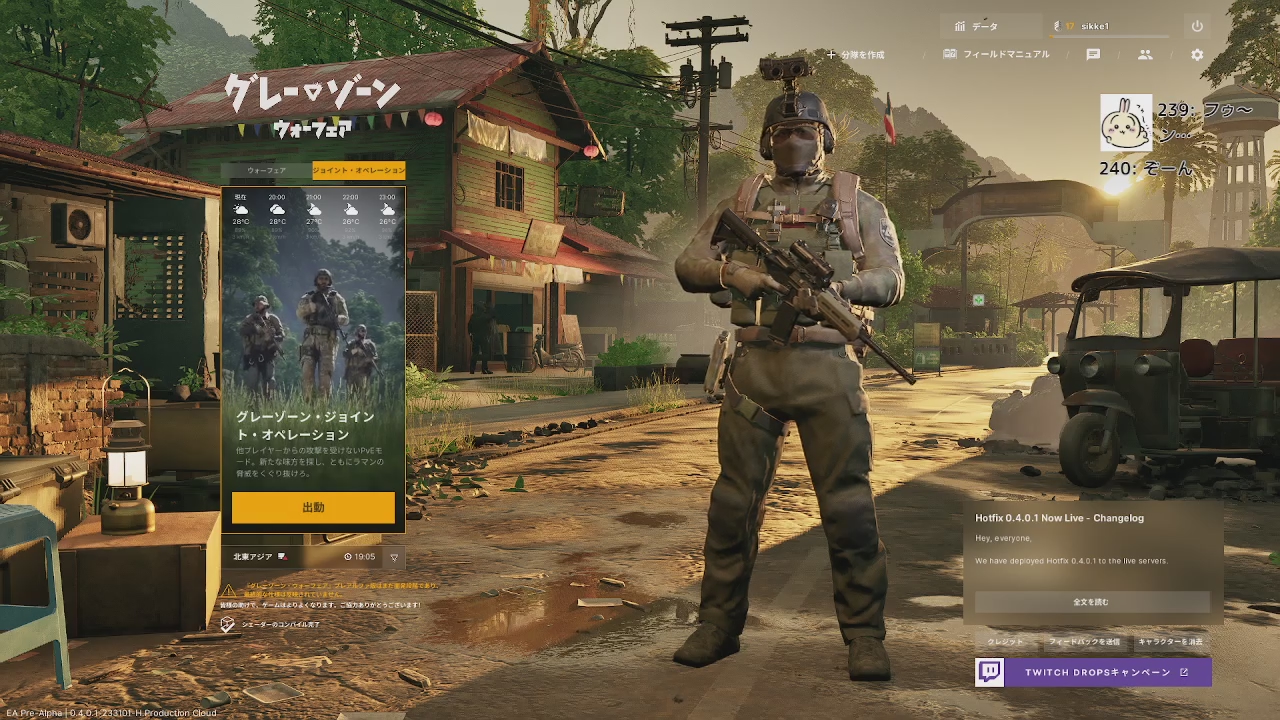Deploy with the yellow 出動 button
Screen dimensions: 1280x720
[x=313, y=507]
